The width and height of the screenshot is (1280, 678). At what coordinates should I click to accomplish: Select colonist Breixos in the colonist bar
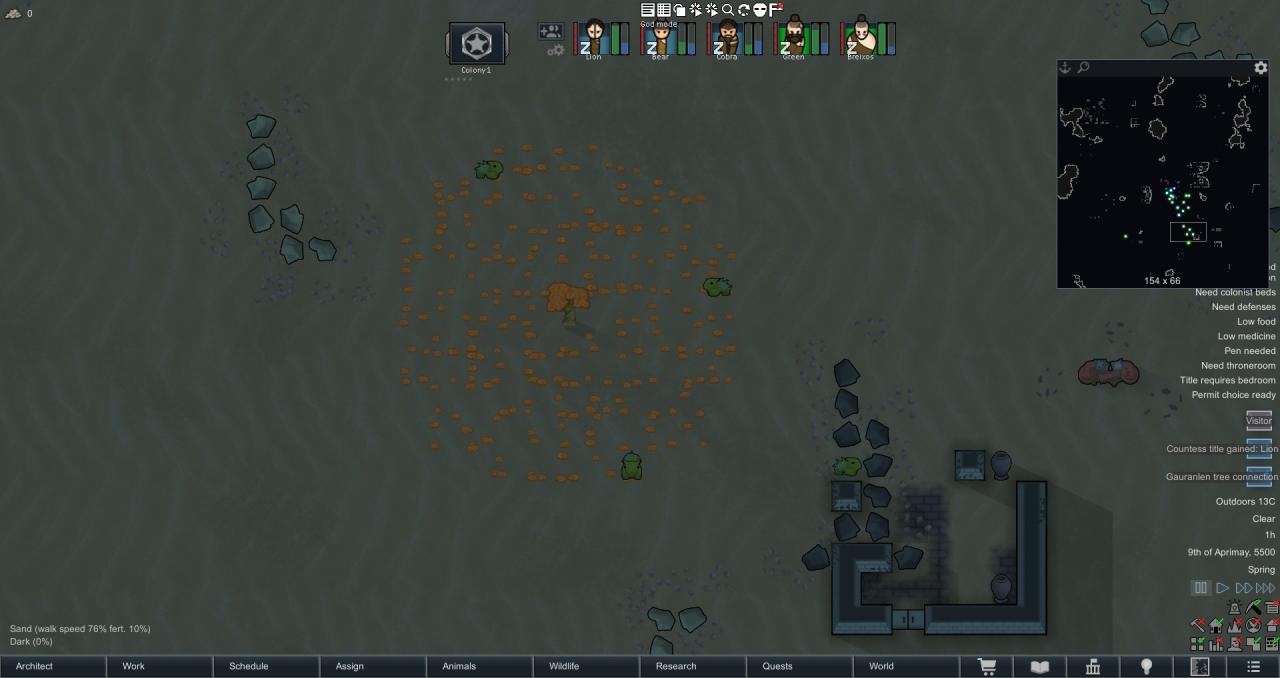[x=861, y=38]
